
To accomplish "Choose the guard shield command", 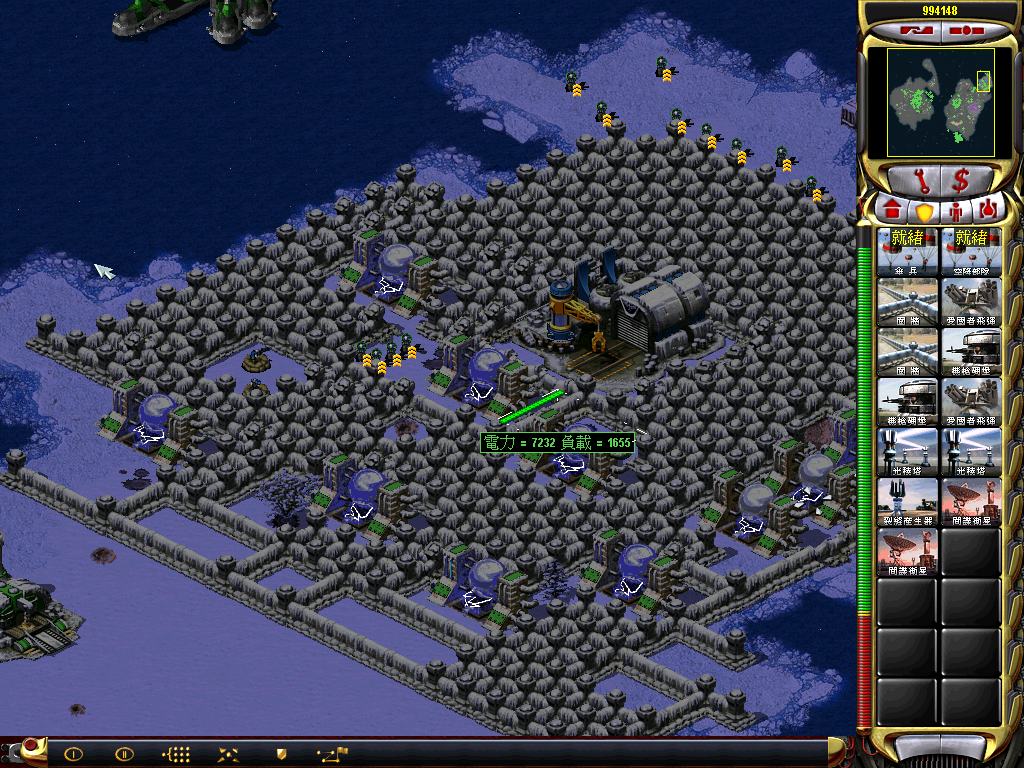I will [281, 754].
